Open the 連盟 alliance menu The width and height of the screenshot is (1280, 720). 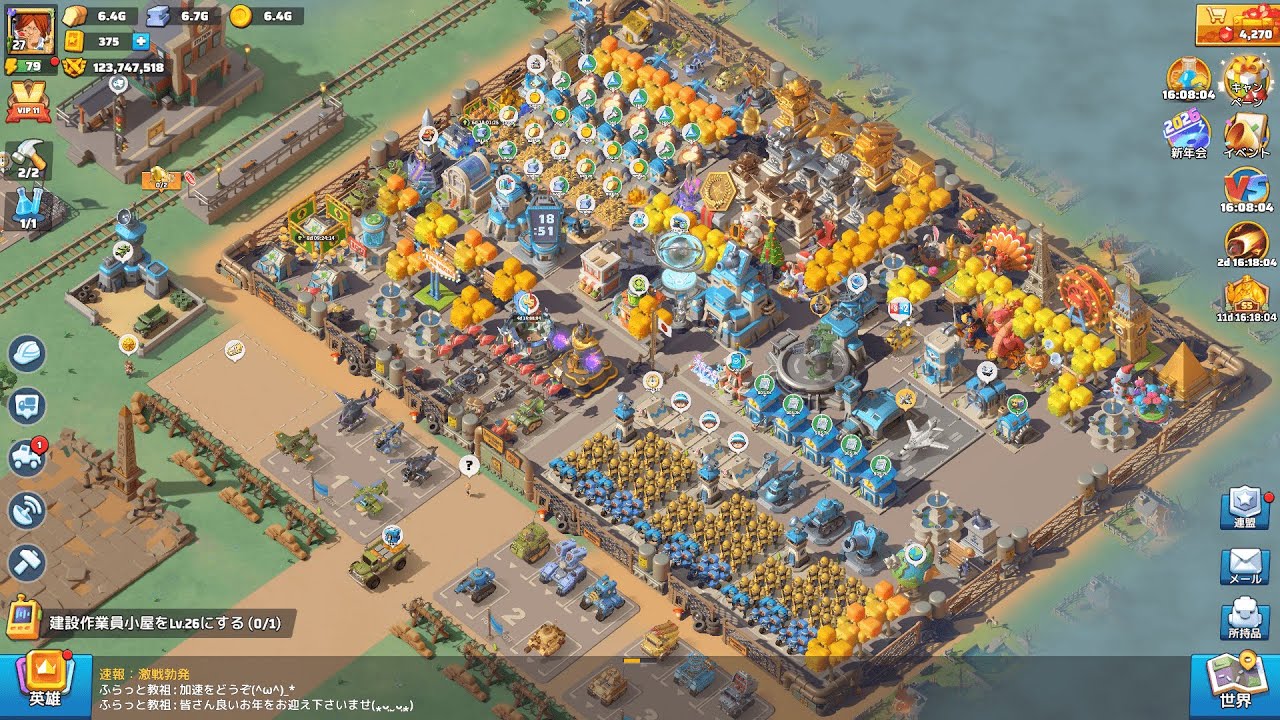tap(1245, 508)
